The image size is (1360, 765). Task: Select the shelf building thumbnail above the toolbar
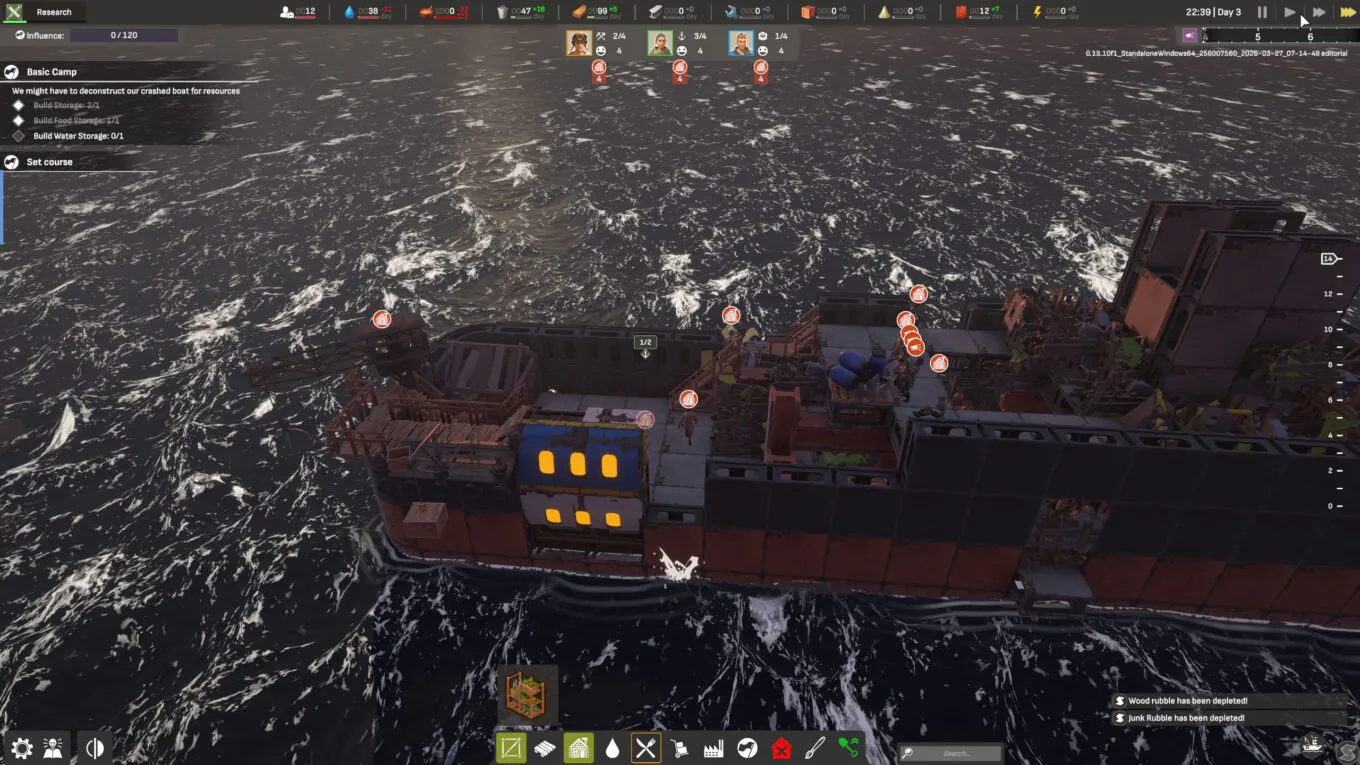pyautogui.click(x=527, y=694)
